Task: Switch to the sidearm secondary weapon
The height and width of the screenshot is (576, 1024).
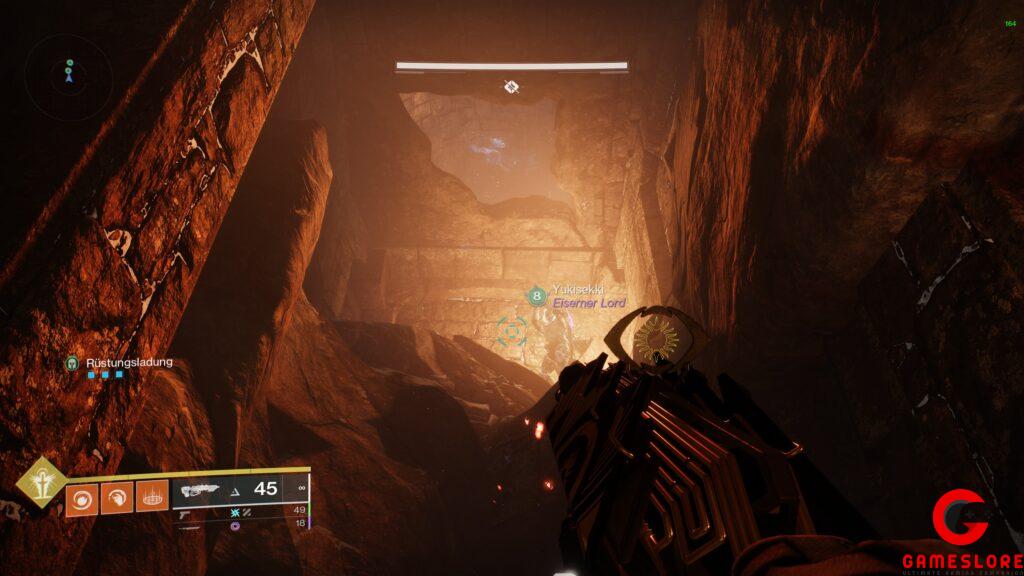Action: [x=187, y=512]
